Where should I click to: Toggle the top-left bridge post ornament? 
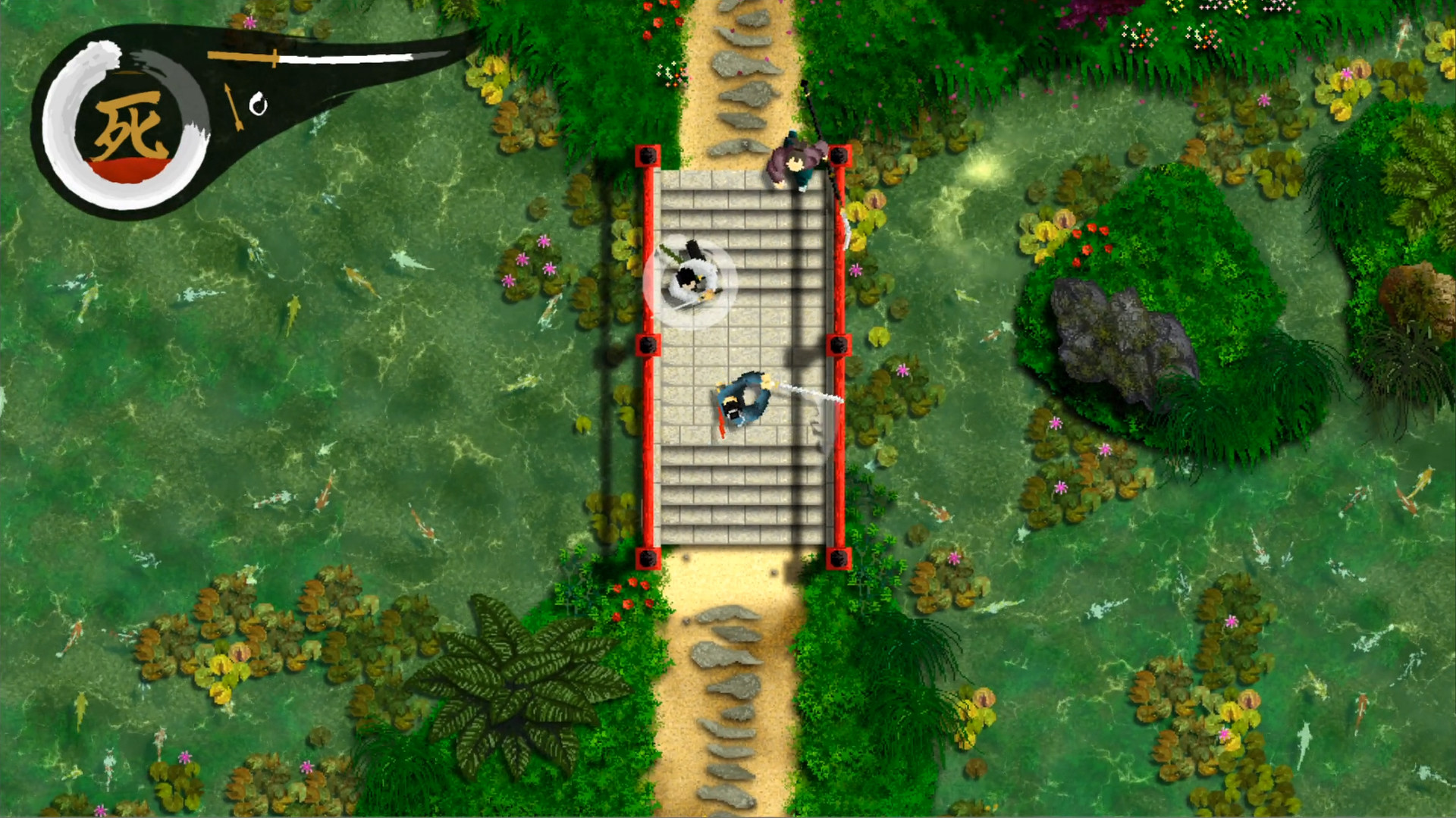click(x=647, y=154)
